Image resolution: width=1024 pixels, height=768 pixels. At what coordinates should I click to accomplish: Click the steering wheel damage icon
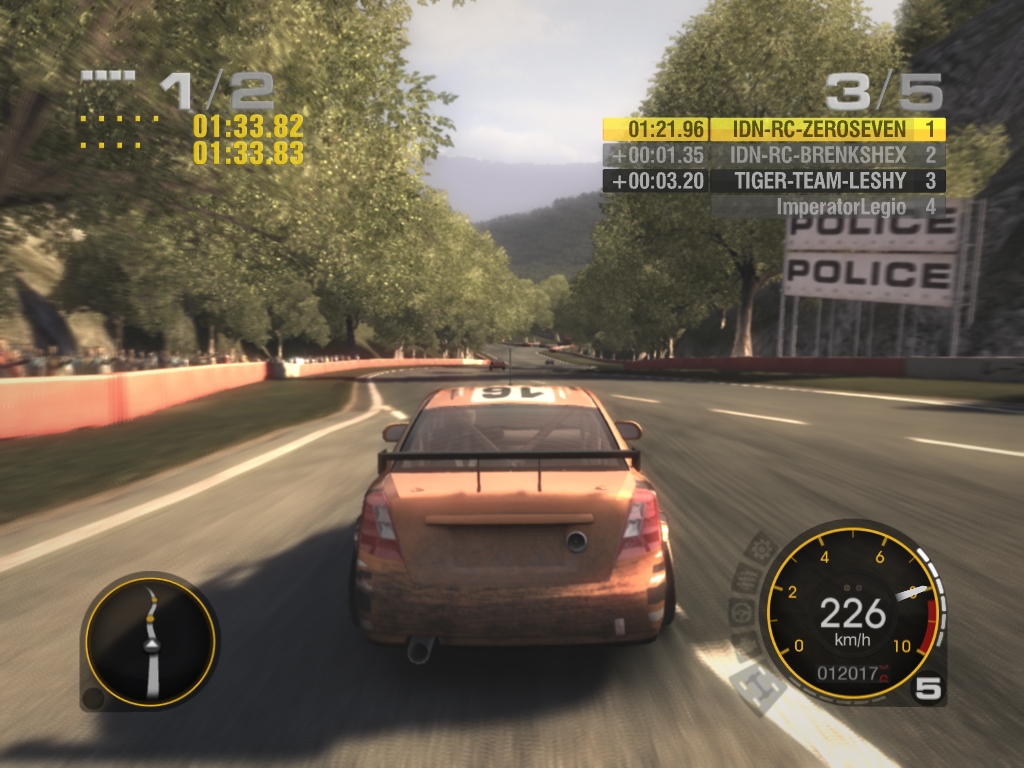tap(741, 612)
